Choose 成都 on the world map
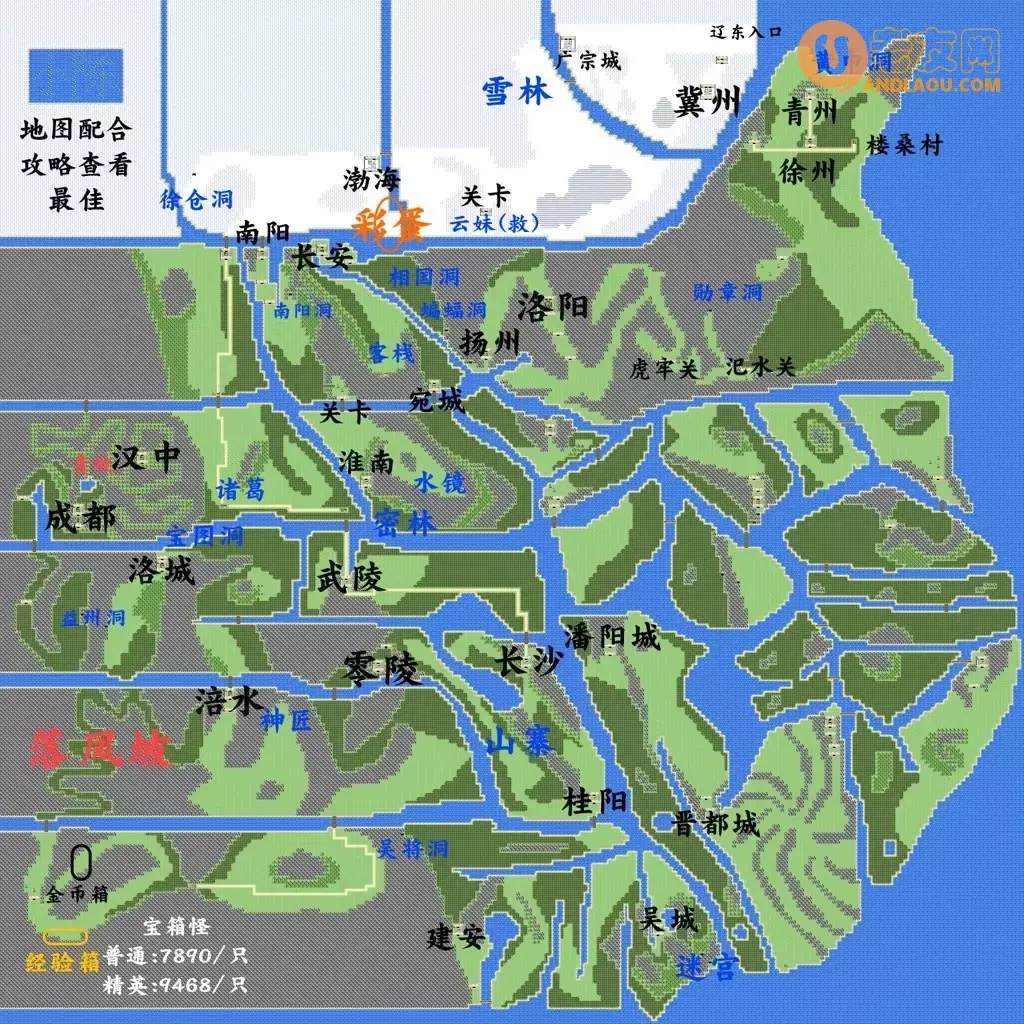 point(80,518)
